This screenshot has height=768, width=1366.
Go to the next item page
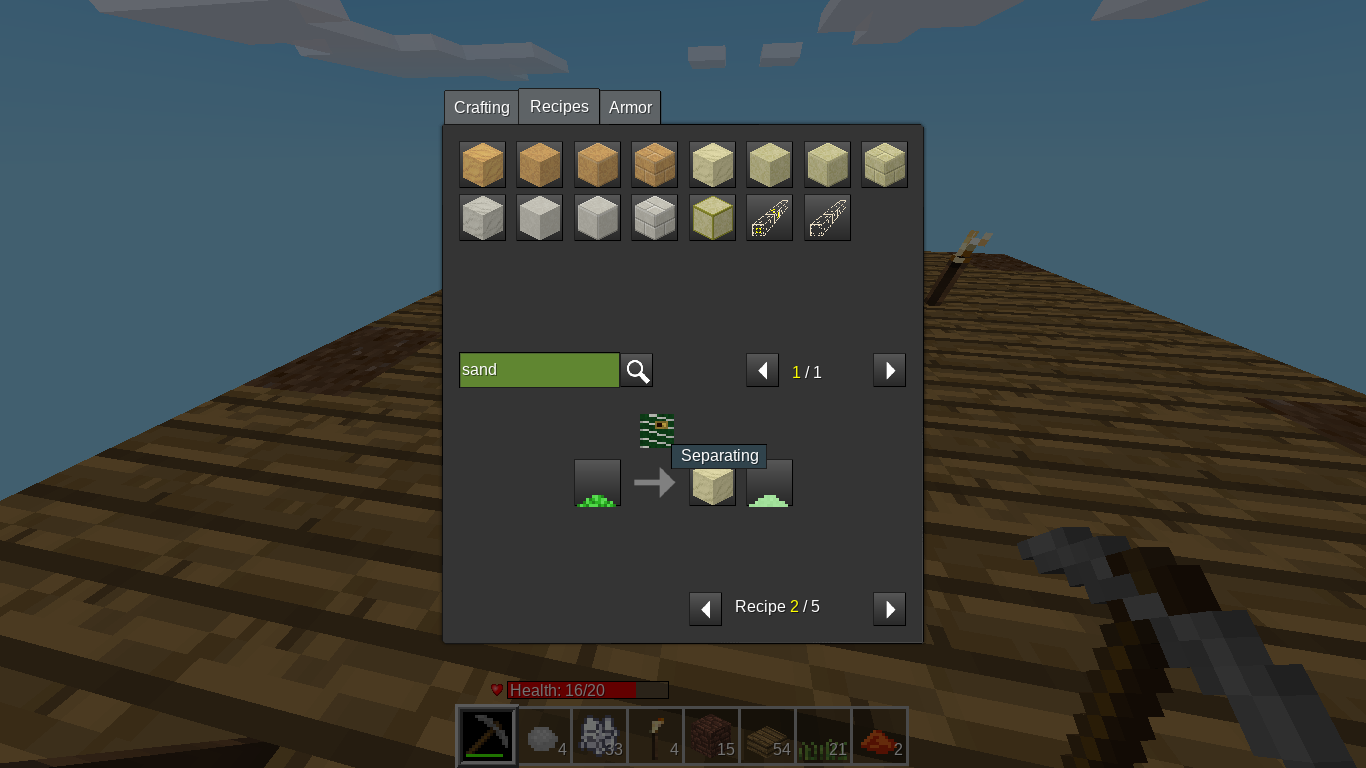pyautogui.click(x=889, y=371)
